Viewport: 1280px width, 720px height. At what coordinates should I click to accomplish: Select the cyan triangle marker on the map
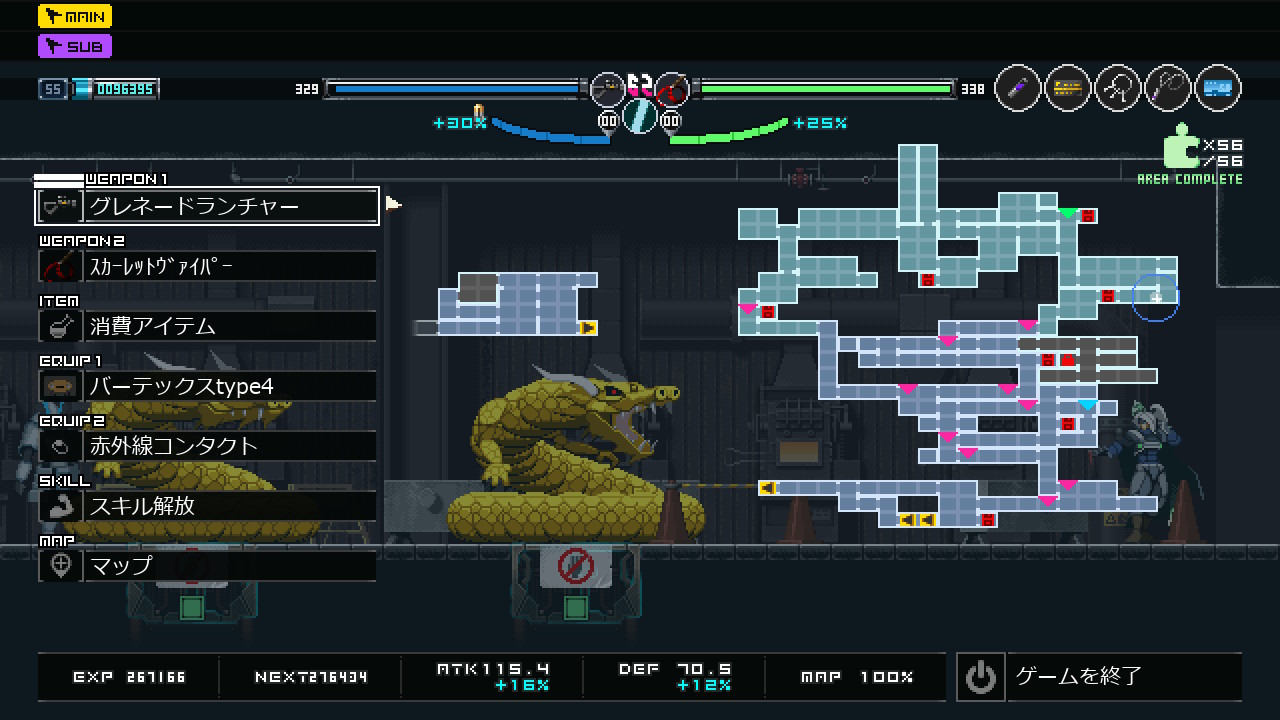click(x=1087, y=405)
